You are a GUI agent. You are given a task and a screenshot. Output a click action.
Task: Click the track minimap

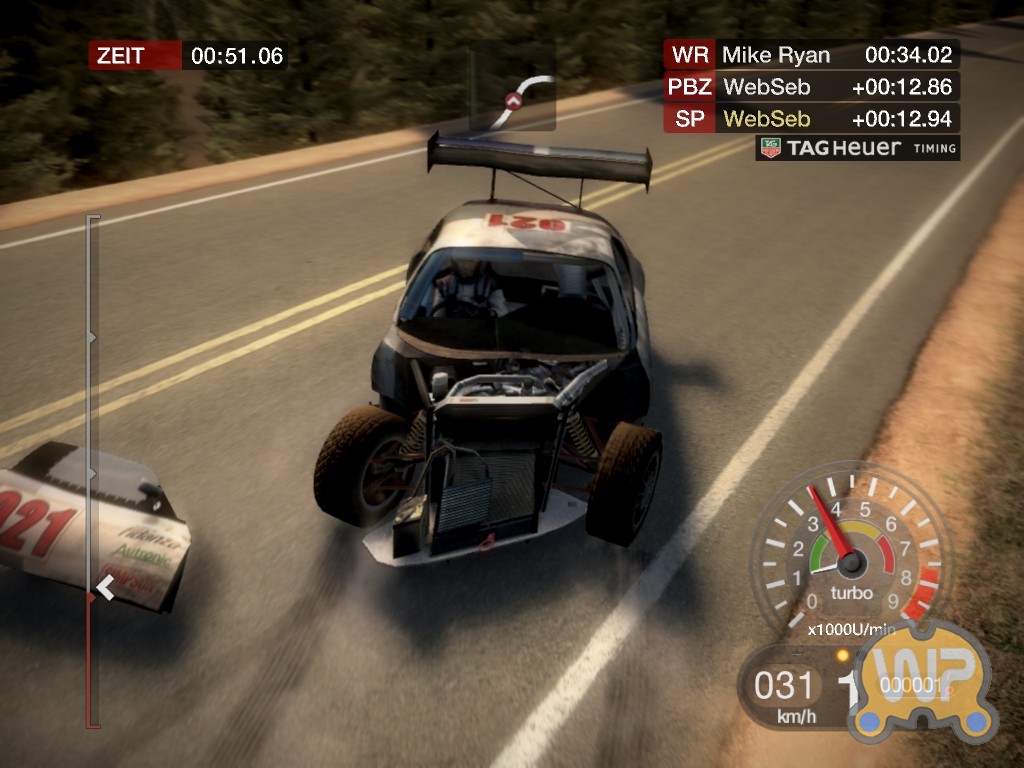point(513,86)
